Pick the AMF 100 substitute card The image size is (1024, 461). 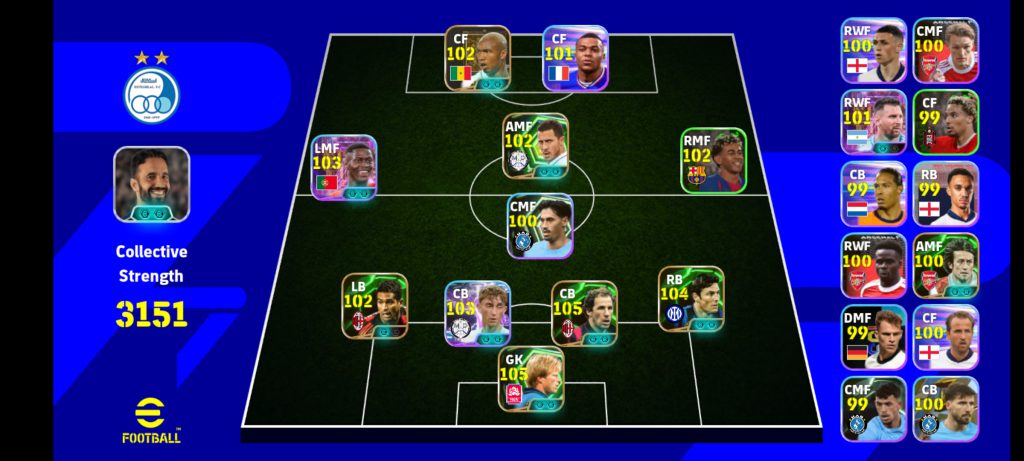tap(945, 266)
